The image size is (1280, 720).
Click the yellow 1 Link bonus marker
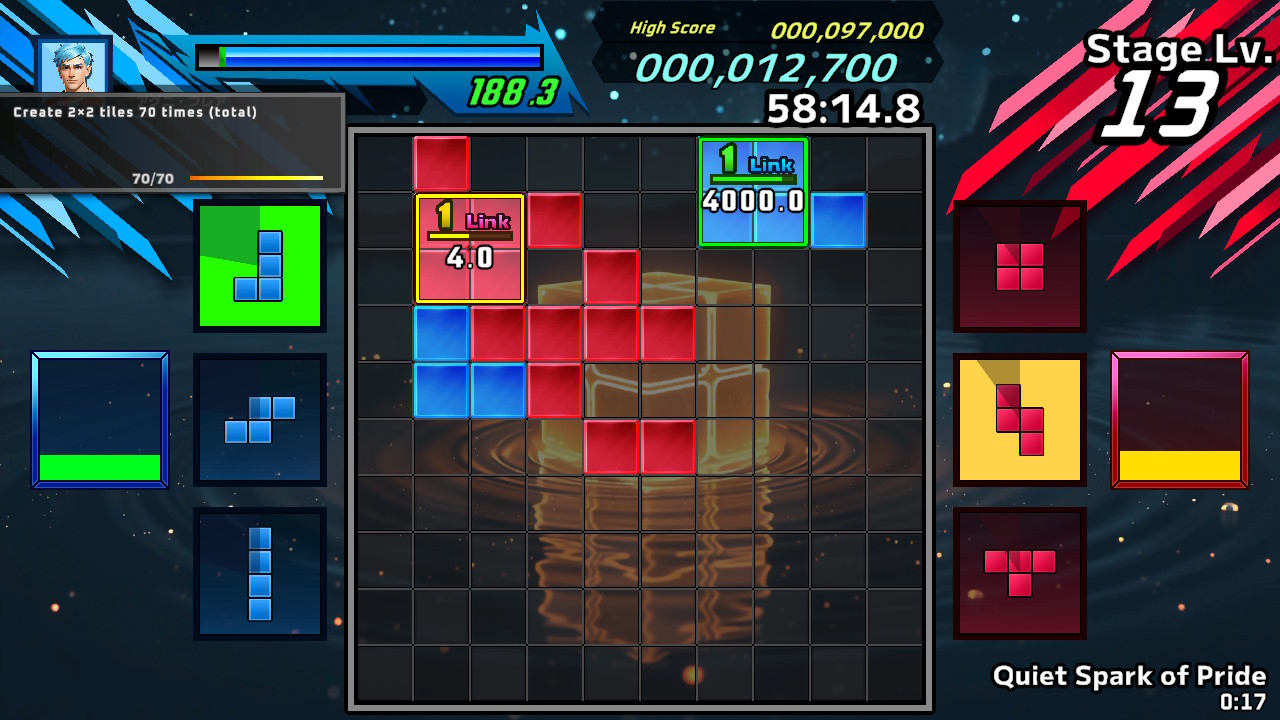[x=468, y=247]
